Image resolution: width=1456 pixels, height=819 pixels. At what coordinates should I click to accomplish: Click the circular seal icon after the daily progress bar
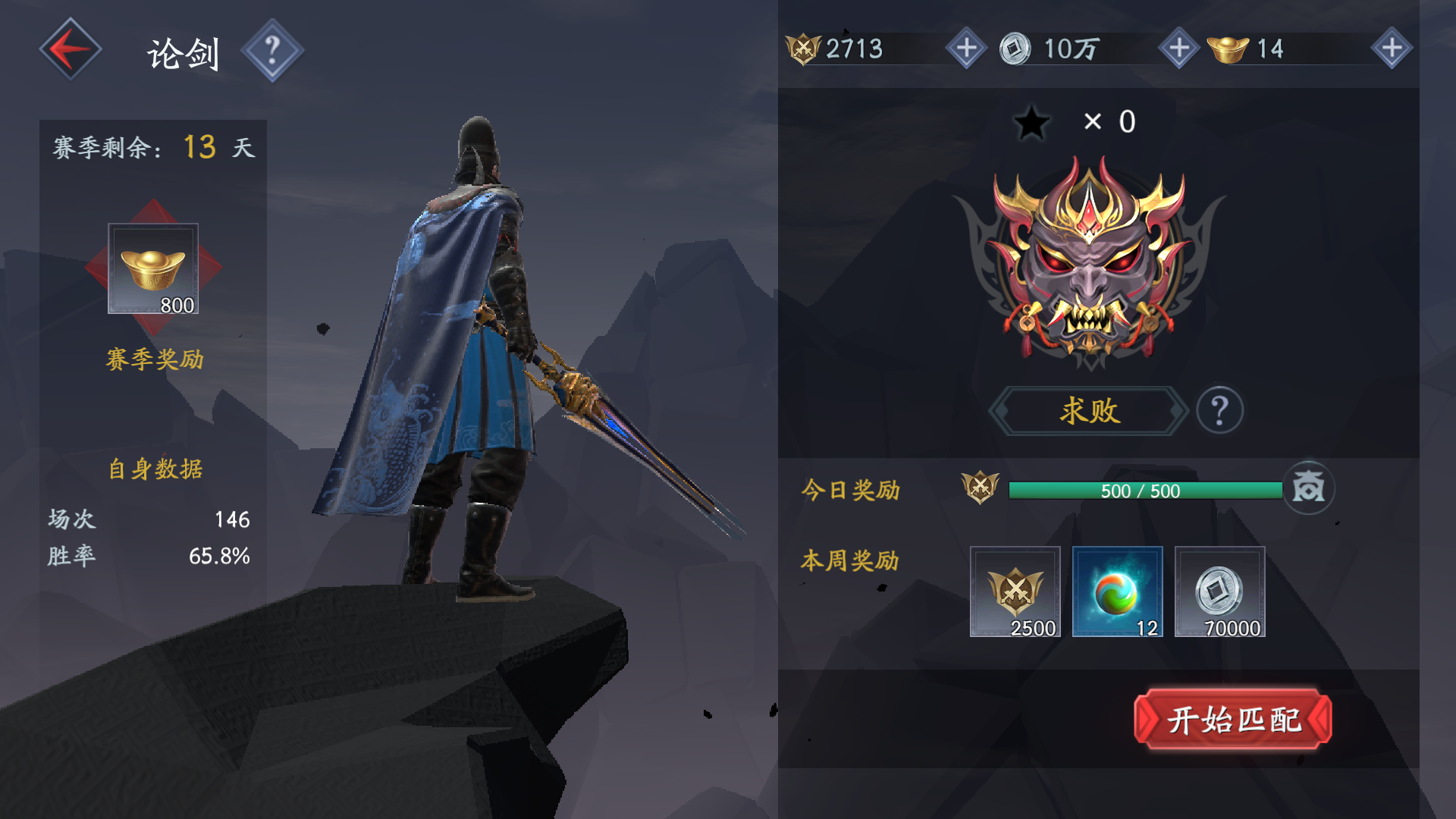1310,489
